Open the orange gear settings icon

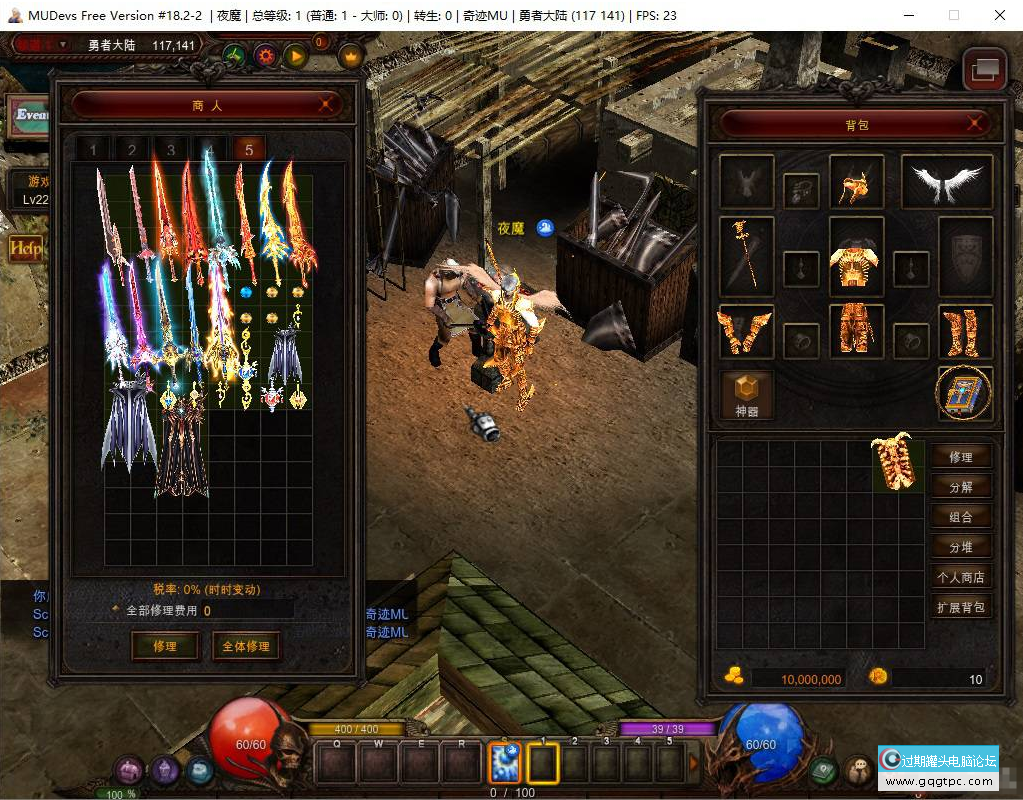tap(265, 56)
